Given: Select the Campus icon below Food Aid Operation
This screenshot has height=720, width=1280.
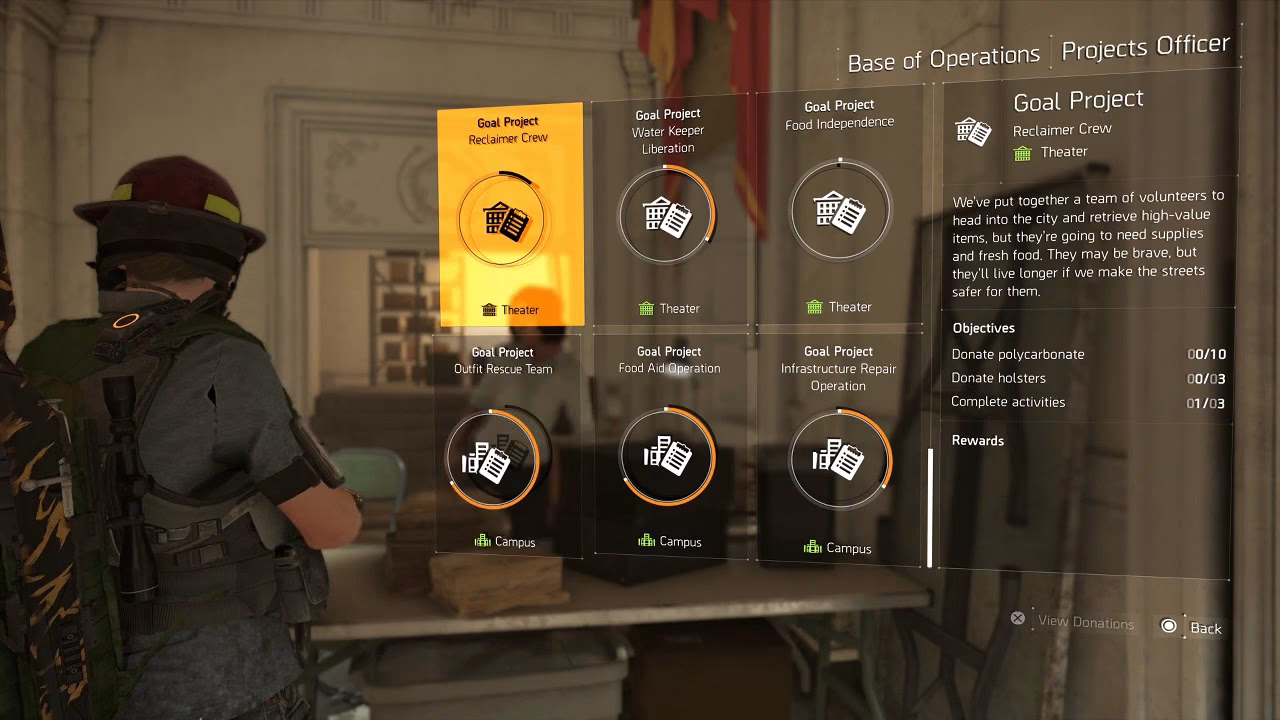Looking at the screenshot, I should tap(647, 541).
